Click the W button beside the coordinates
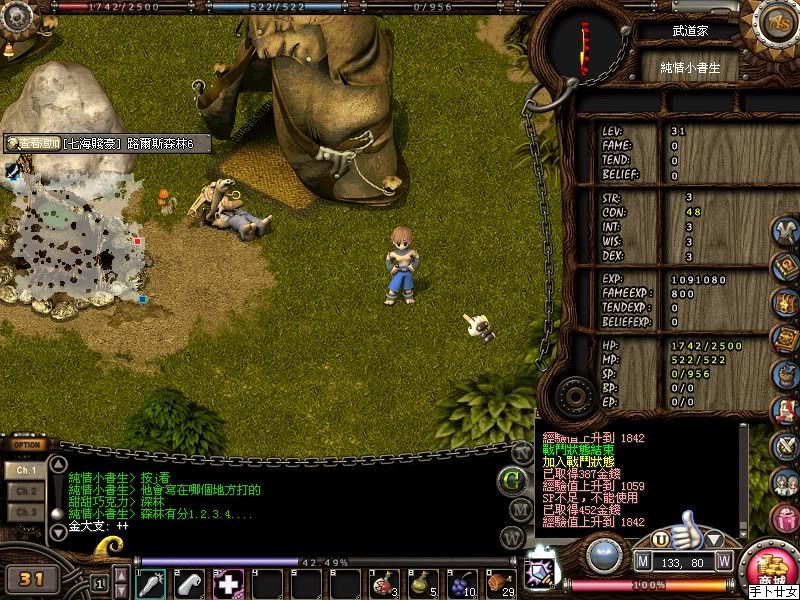The width and height of the screenshot is (800, 600). click(x=724, y=560)
